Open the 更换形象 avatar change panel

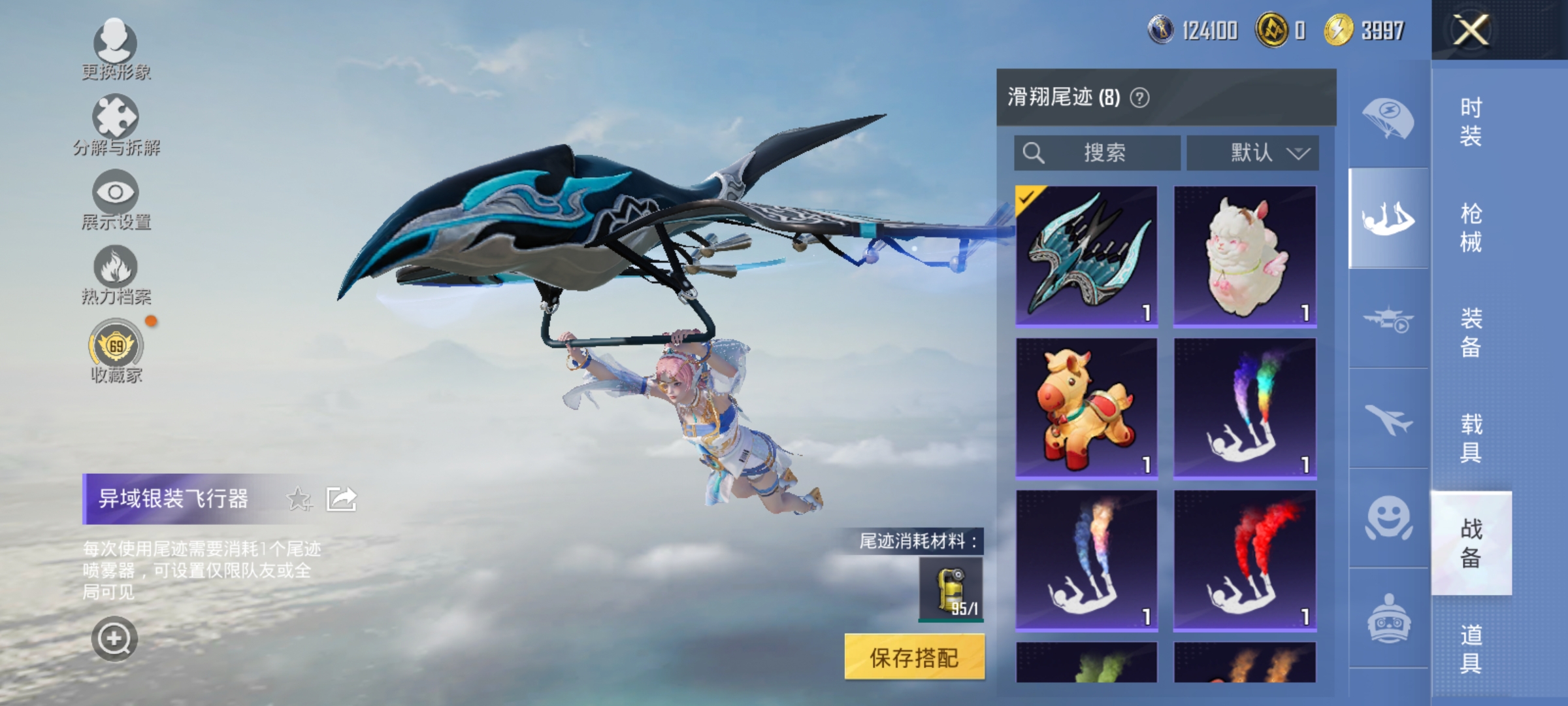click(114, 49)
